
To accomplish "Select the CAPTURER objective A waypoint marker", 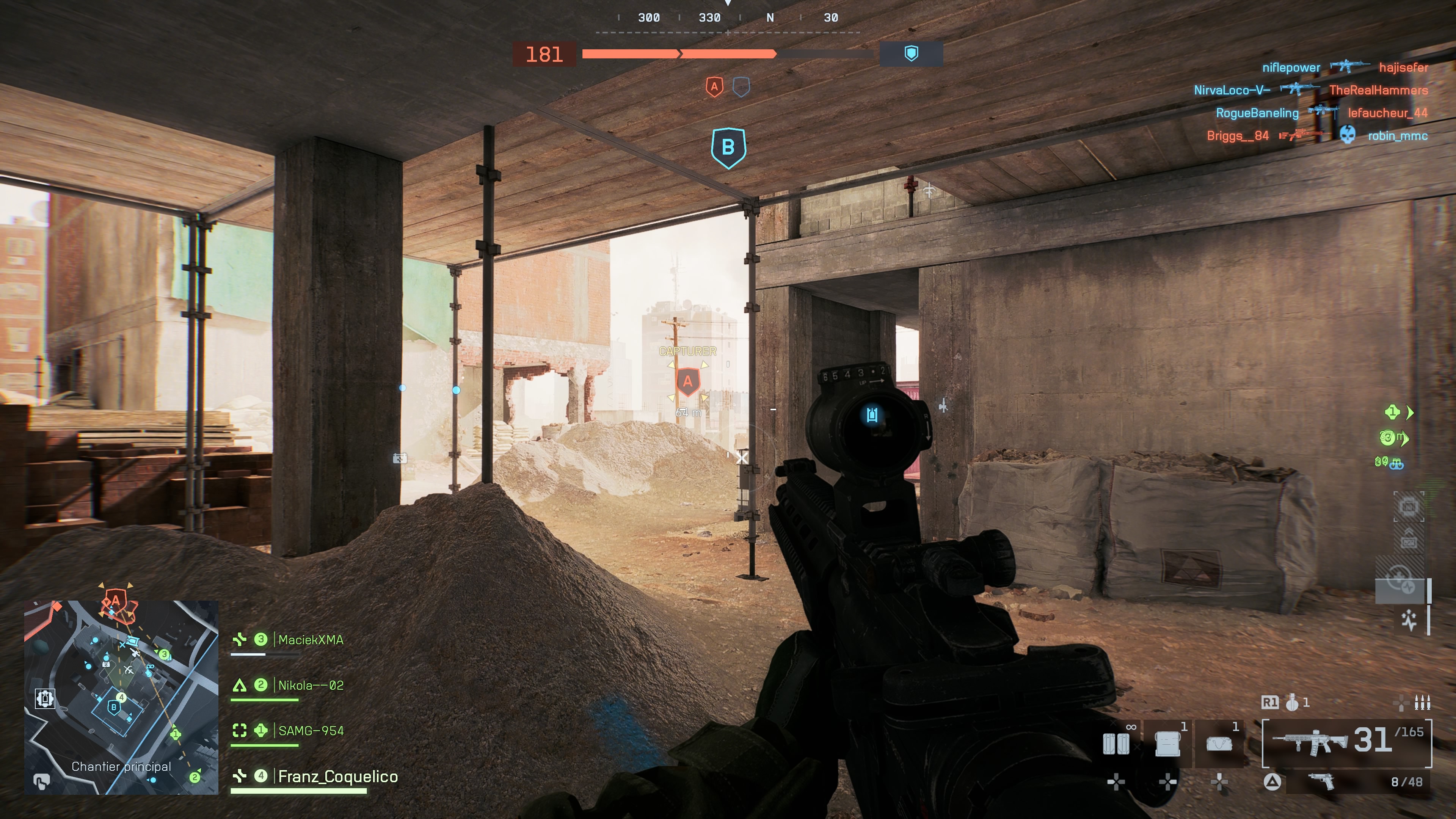I will [x=687, y=381].
